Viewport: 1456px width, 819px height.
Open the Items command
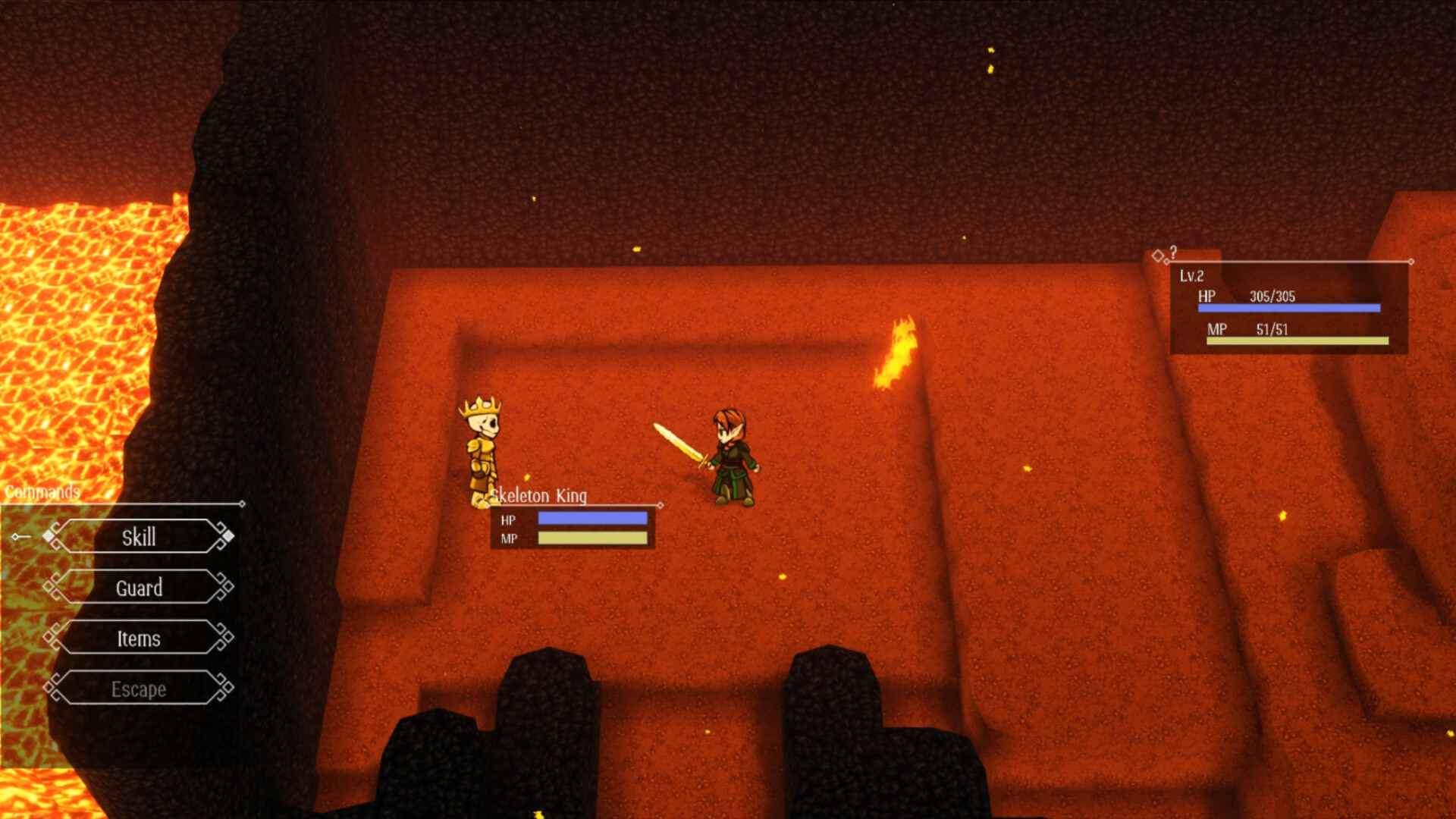pyautogui.click(x=139, y=639)
